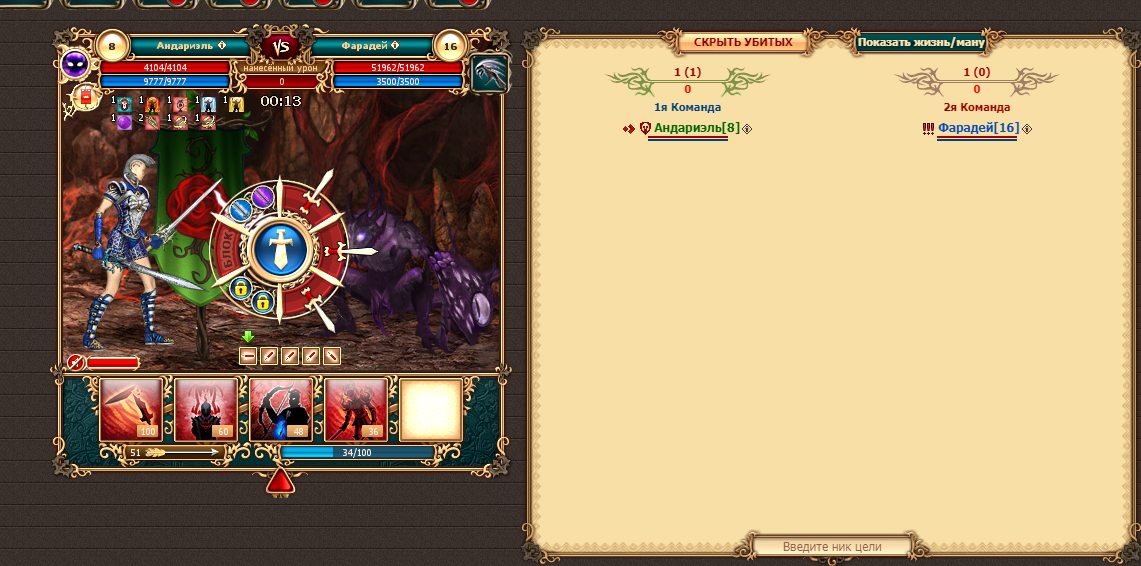
Task: Toggle the Показать жизнь/ману button
Action: tap(921, 43)
